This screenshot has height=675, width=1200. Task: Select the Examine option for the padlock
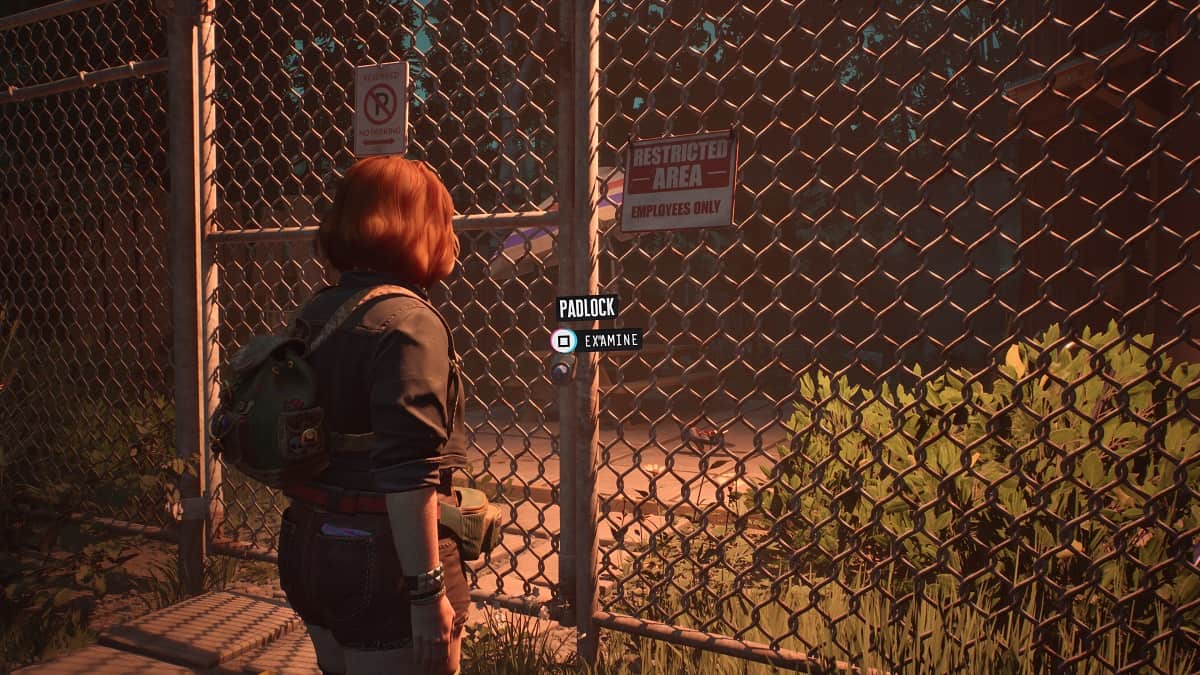tap(597, 341)
